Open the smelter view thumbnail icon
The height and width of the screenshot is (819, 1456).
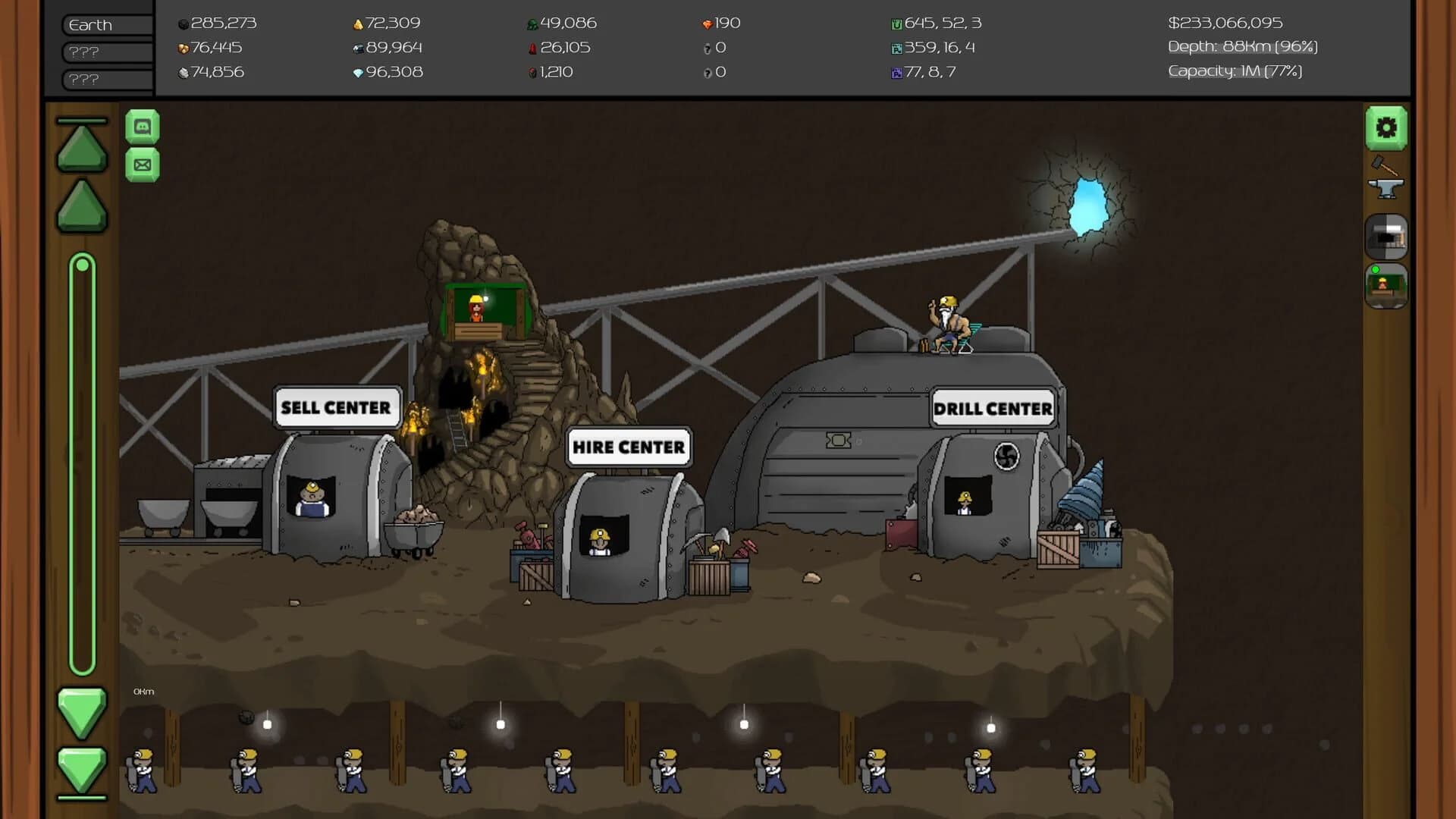point(1387,237)
